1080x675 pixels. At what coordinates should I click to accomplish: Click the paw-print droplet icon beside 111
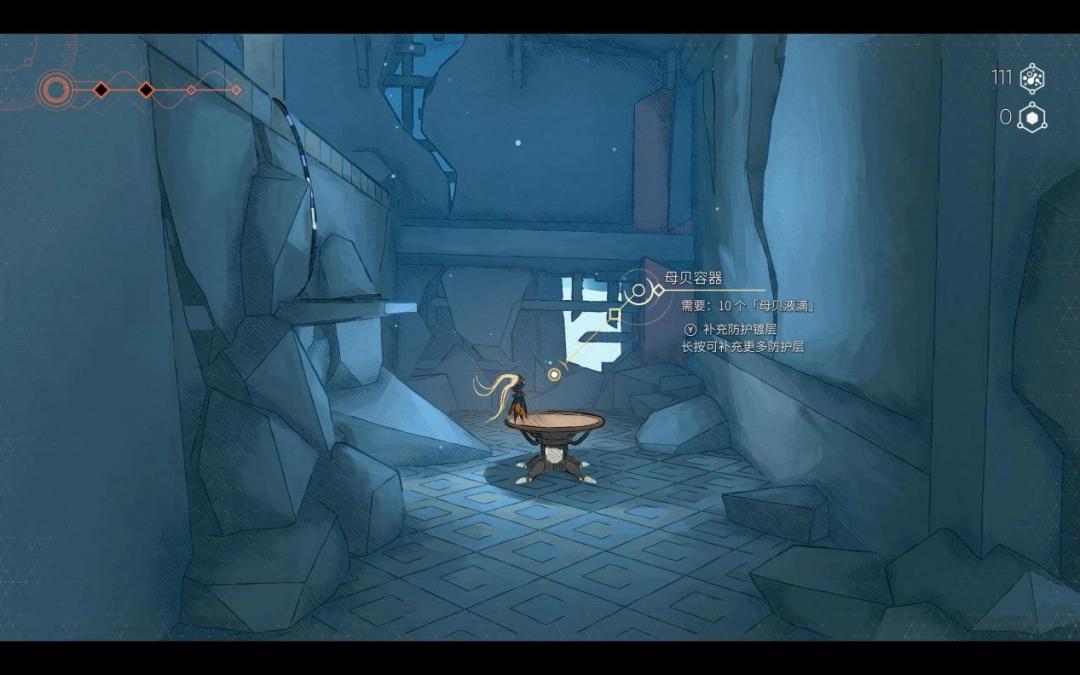coord(1032,78)
